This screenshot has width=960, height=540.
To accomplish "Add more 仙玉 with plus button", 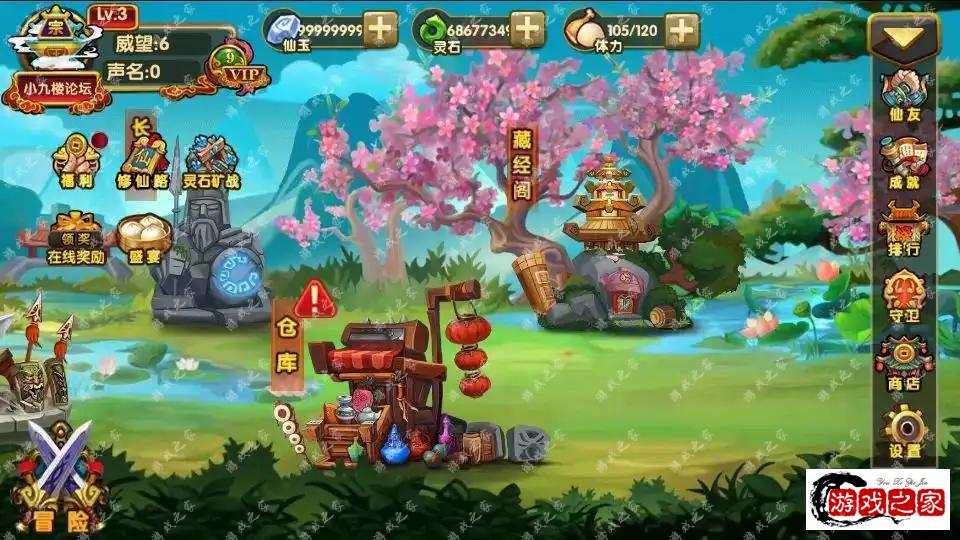I will (x=380, y=29).
